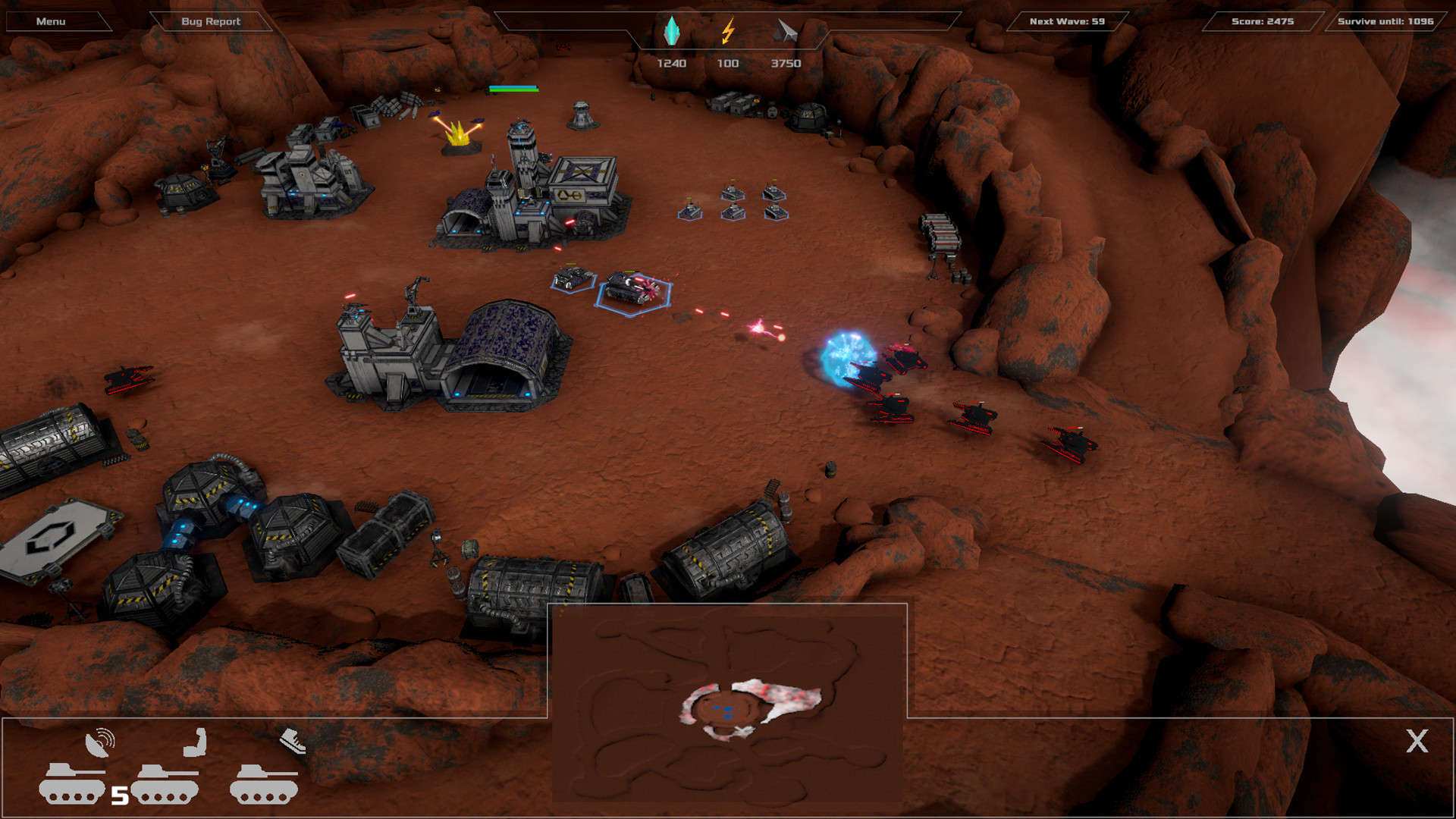This screenshot has height=819, width=1456.
Task: Open the Bug Report panel
Action: click(x=210, y=21)
